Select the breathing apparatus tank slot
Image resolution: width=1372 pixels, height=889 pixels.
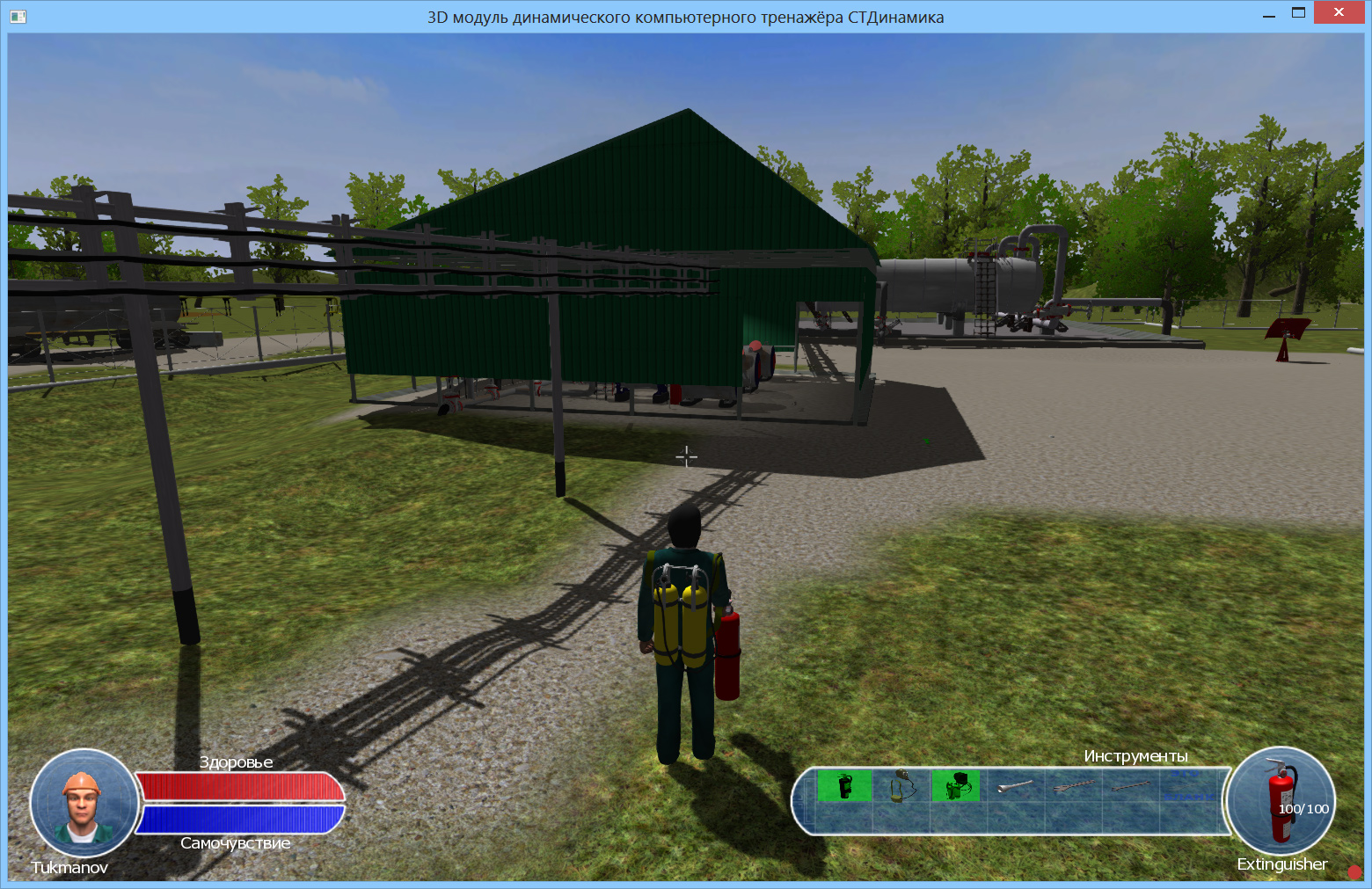point(956,785)
